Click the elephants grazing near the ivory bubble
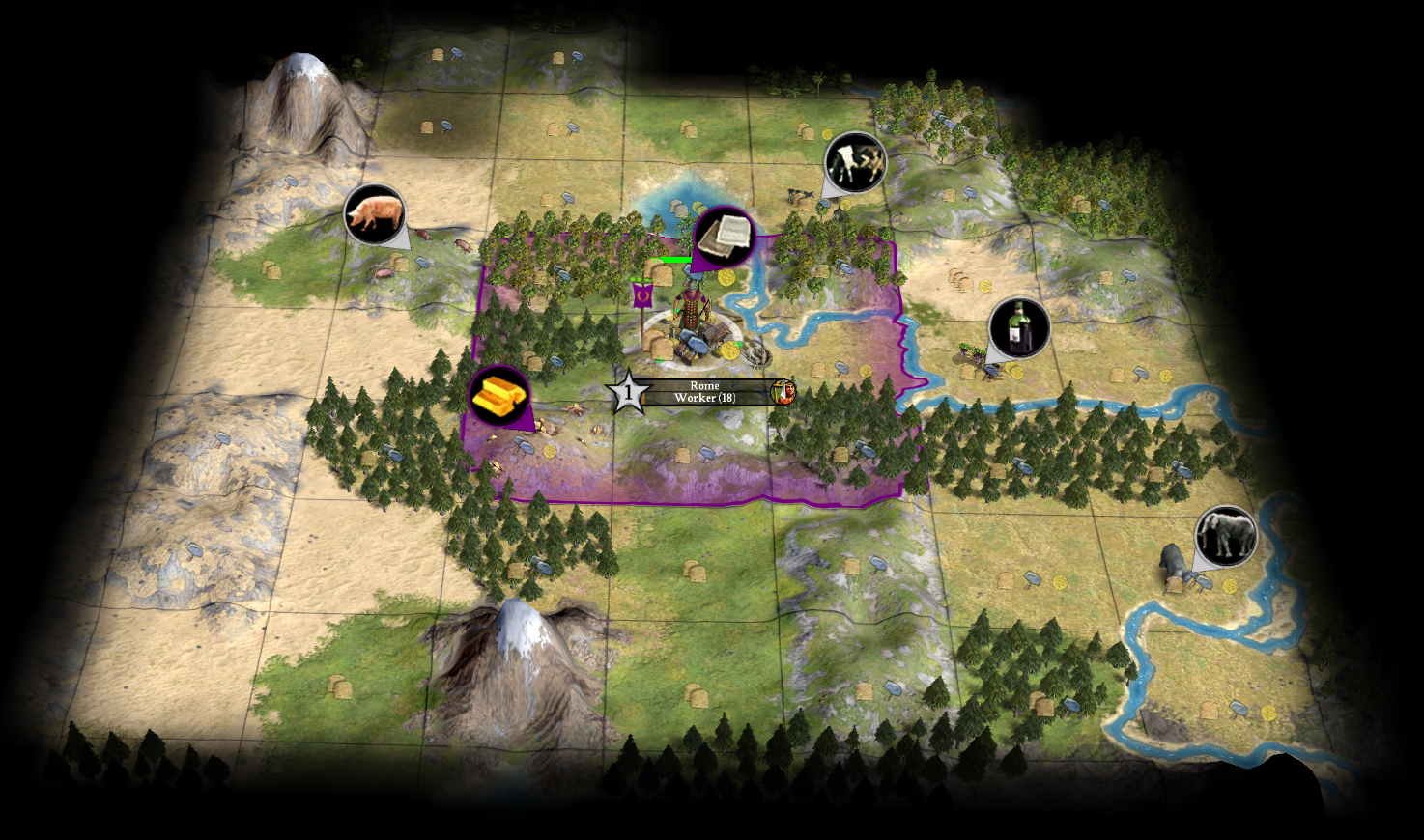Viewport: 1424px width, 840px height. (x=1174, y=560)
